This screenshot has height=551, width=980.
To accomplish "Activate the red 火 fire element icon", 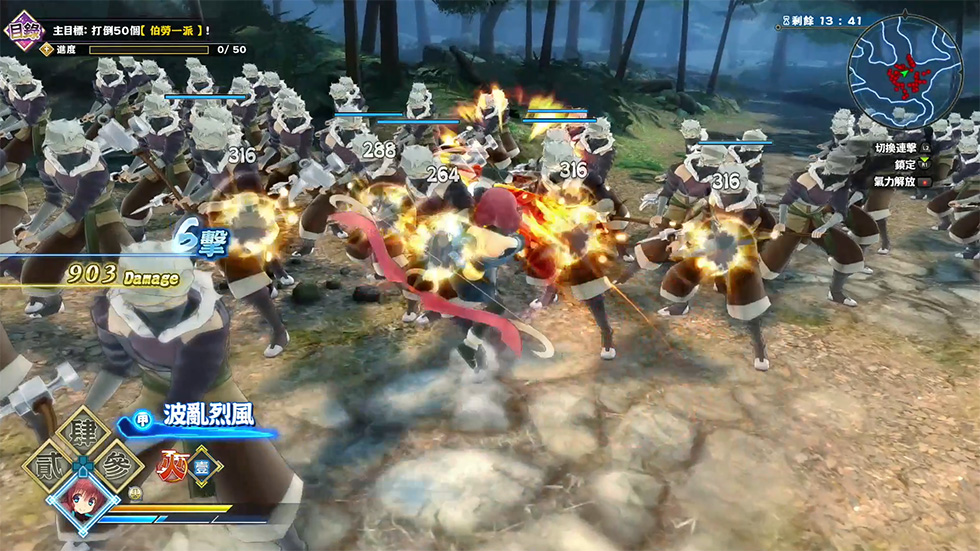I will point(170,465).
